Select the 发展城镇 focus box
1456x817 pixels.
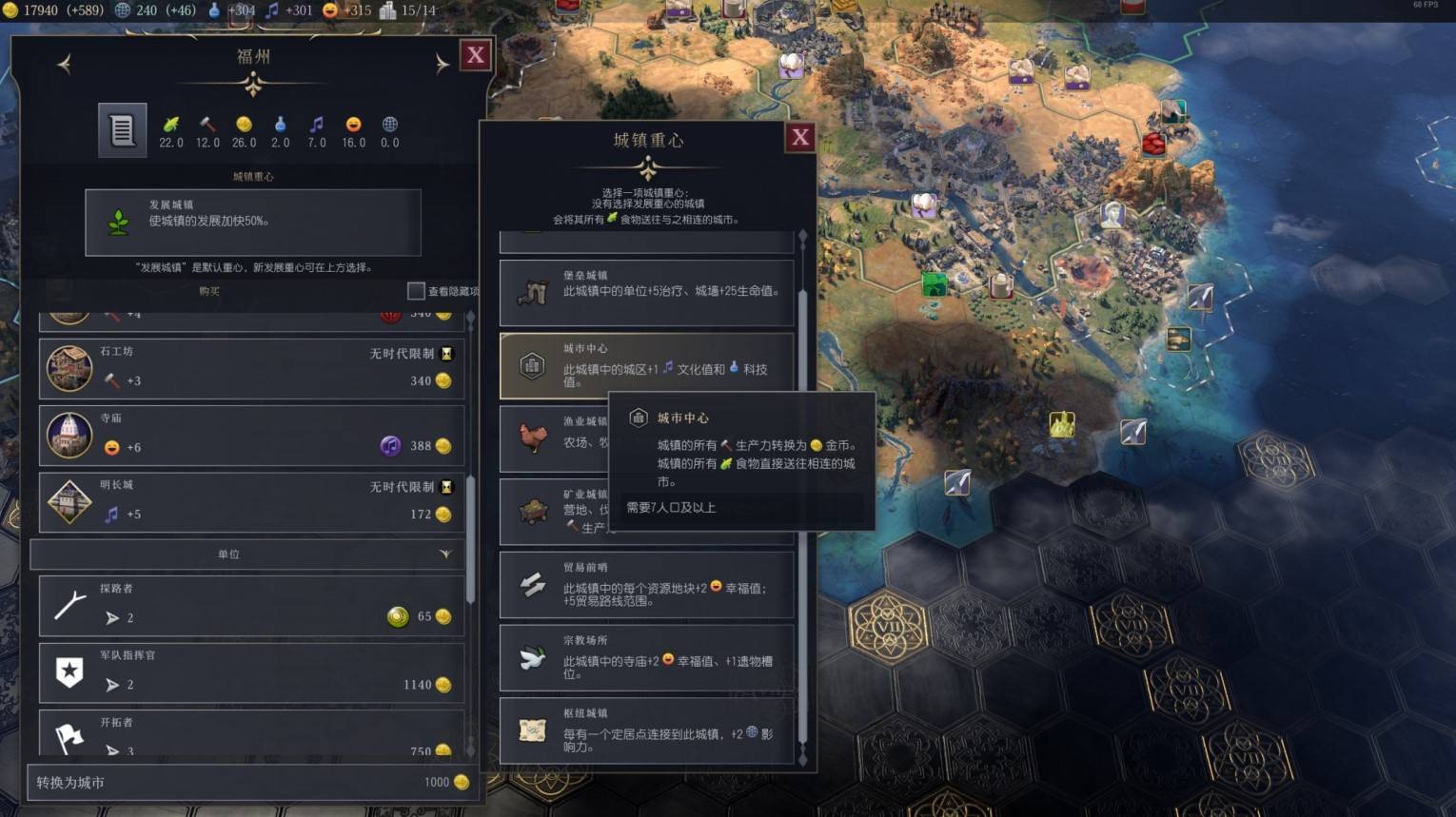(x=252, y=222)
